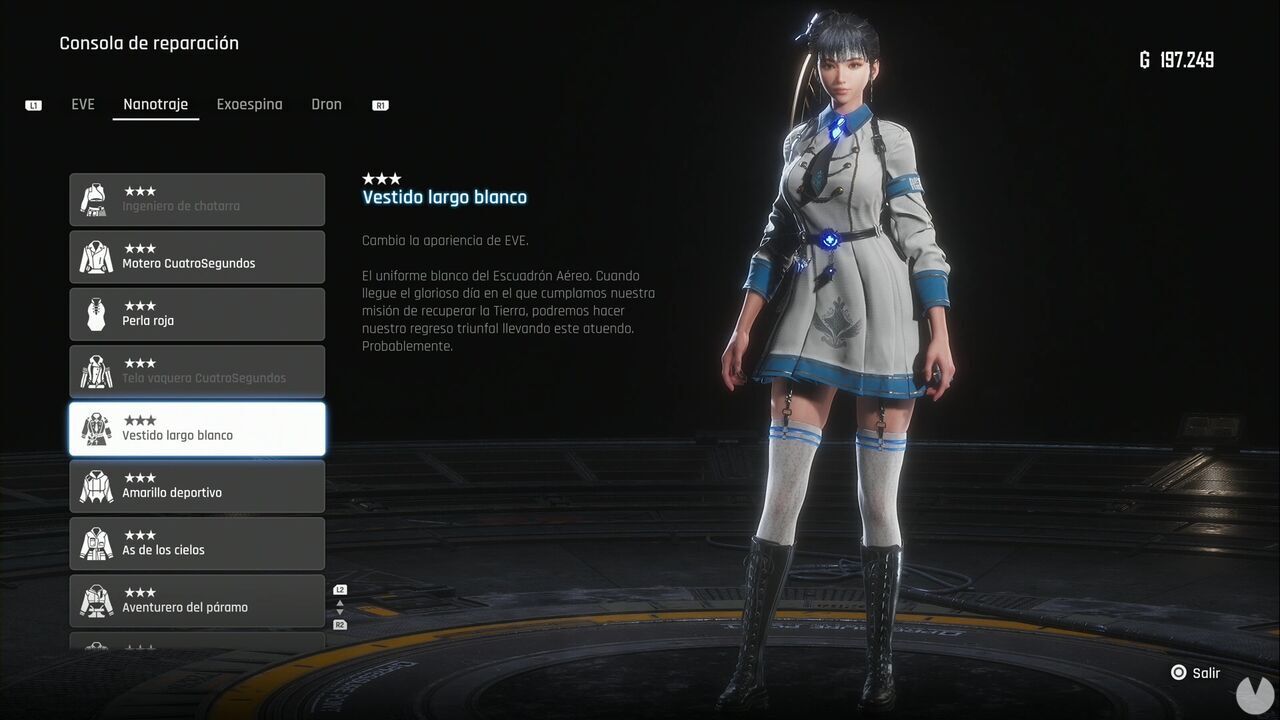
Task: Click the L2 scroll indicator above the list
Action: click(340, 589)
